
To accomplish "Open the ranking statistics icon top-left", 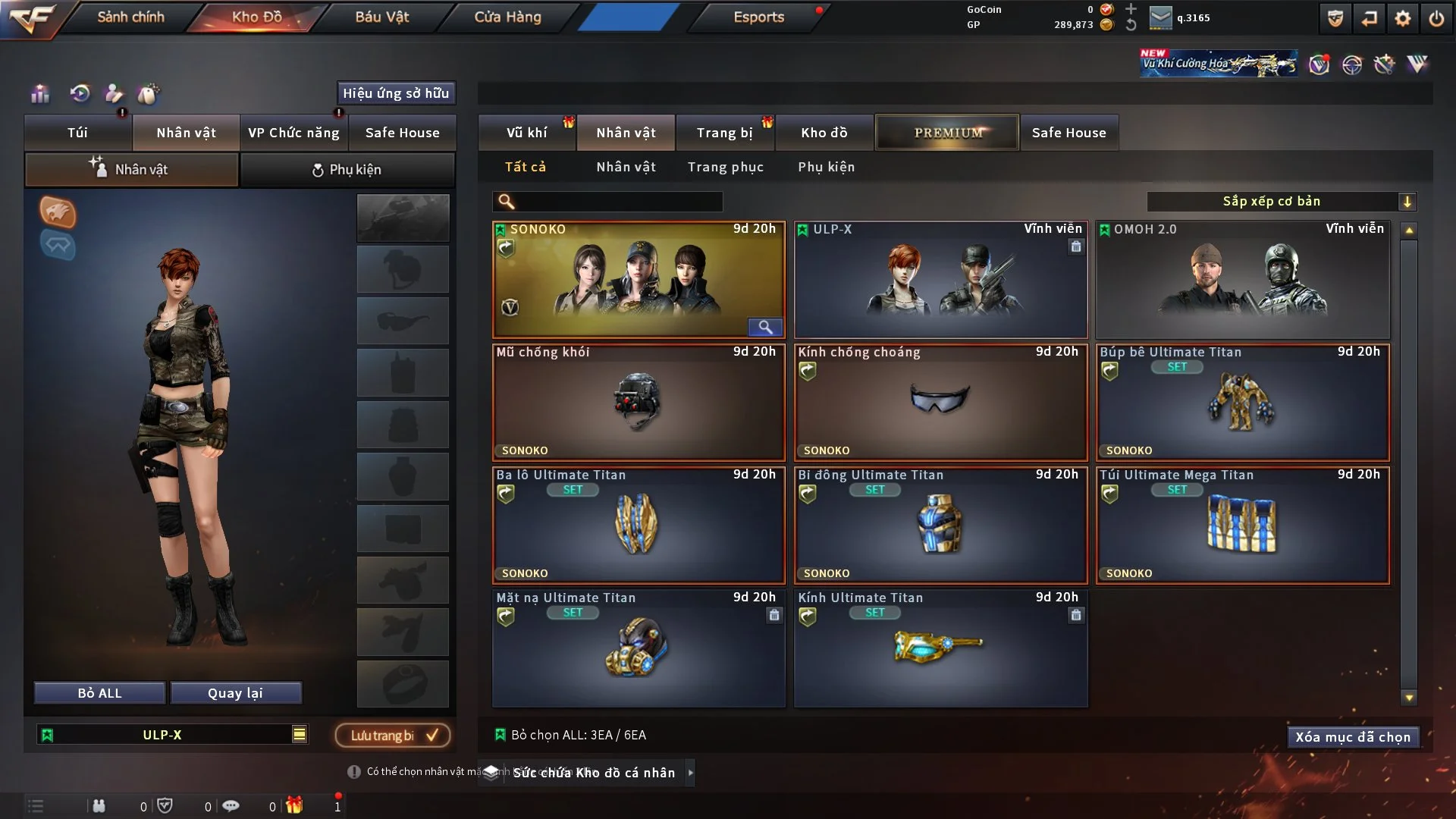I will click(x=39, y=94).
